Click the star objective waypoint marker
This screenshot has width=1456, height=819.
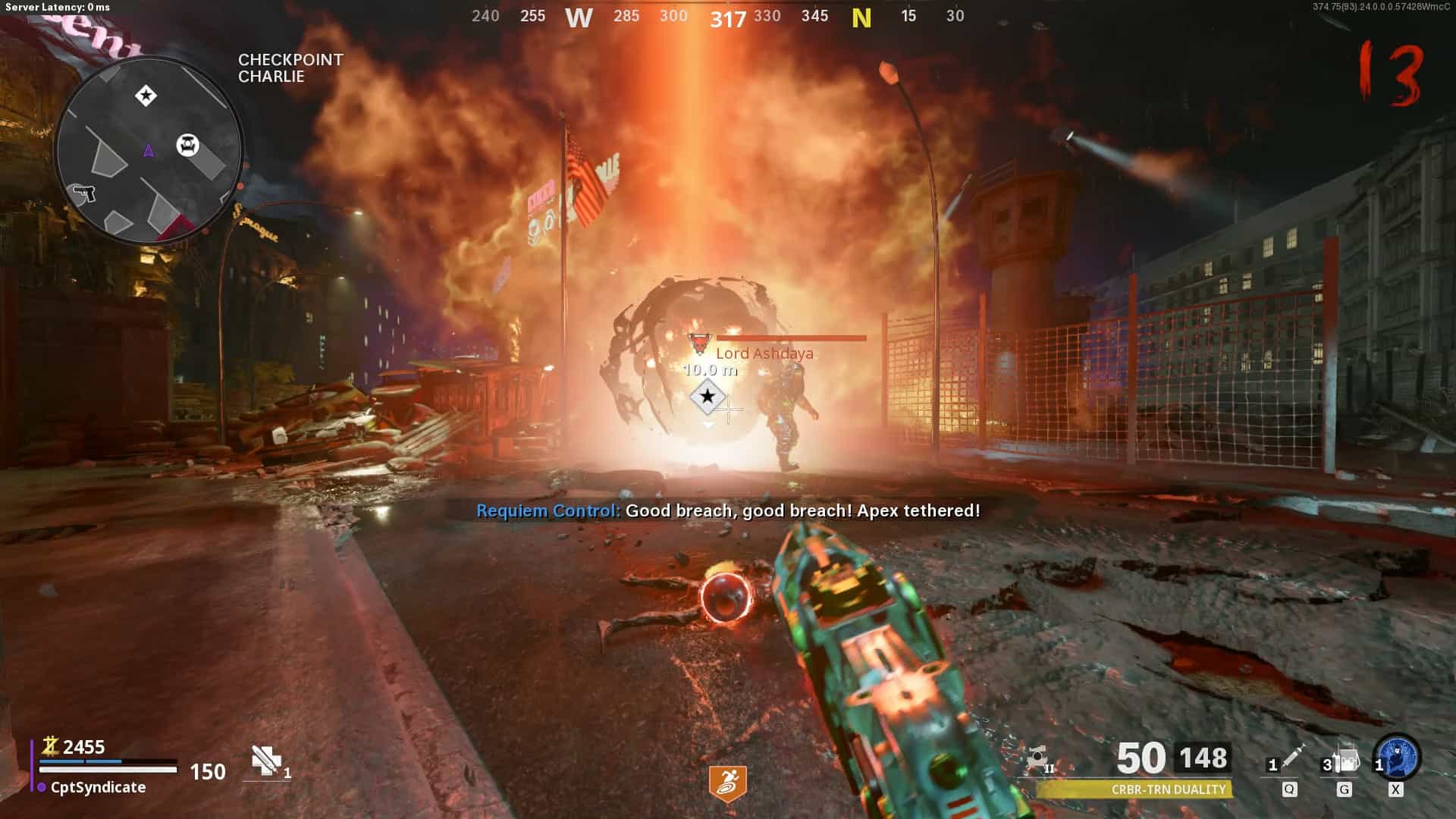708,396
